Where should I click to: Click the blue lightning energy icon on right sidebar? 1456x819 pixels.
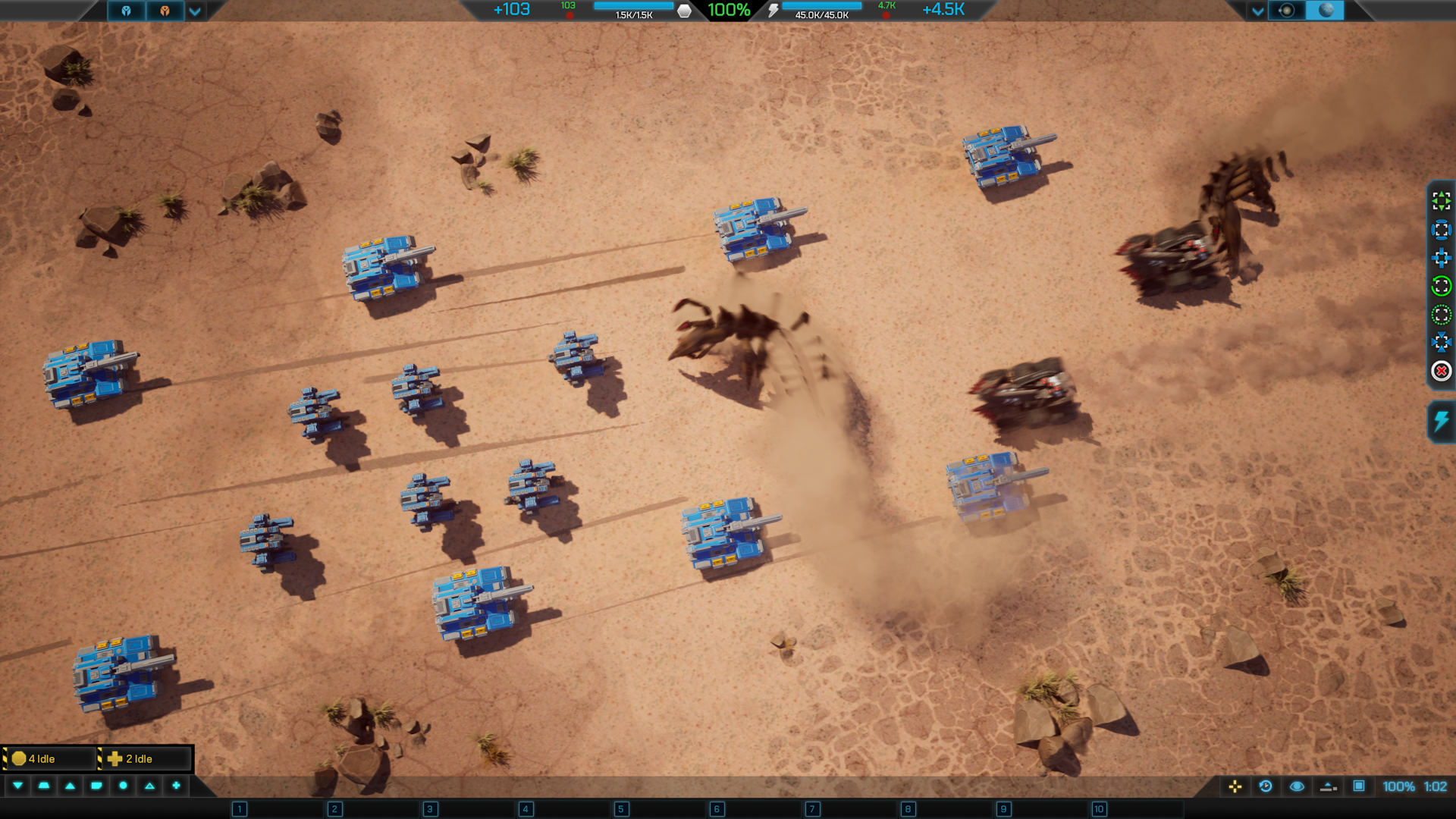click(1440, 419)
